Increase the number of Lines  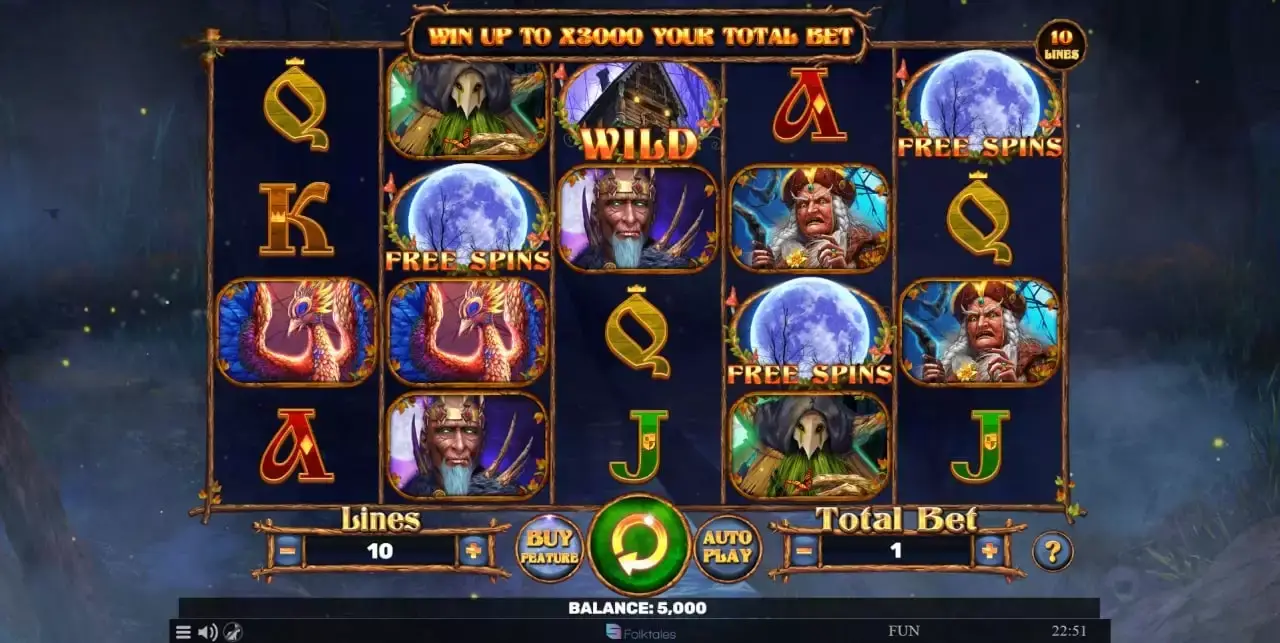(473, 550)
